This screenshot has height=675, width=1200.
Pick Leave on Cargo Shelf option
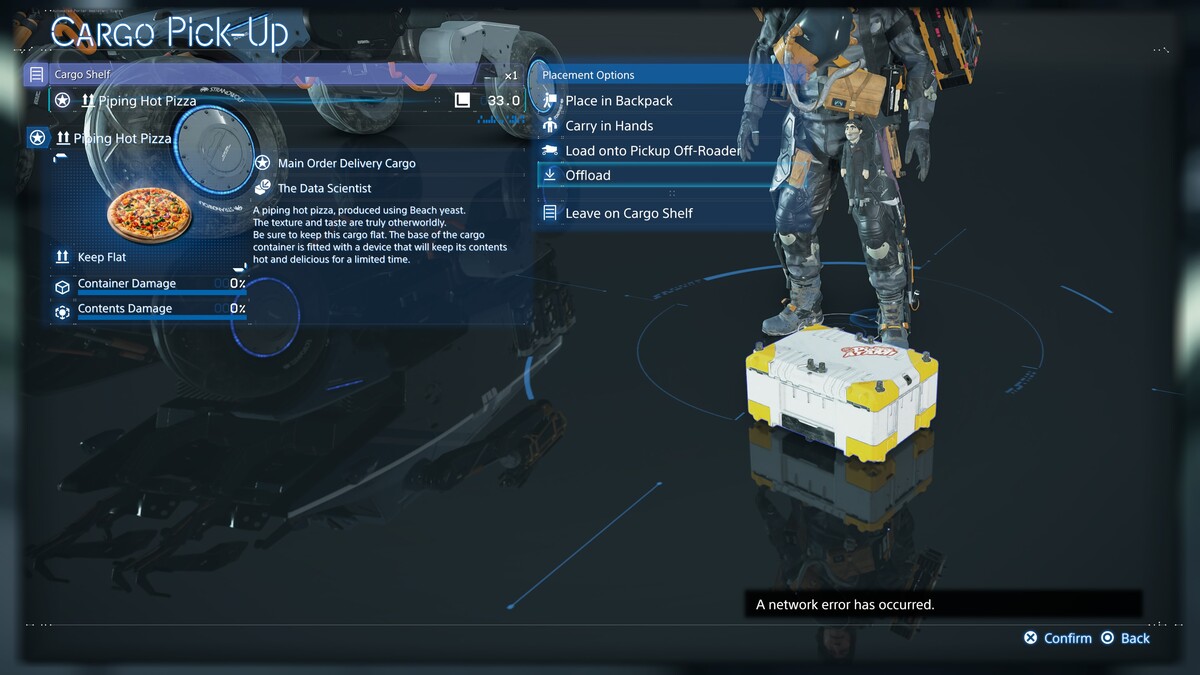tap(628, 213)
